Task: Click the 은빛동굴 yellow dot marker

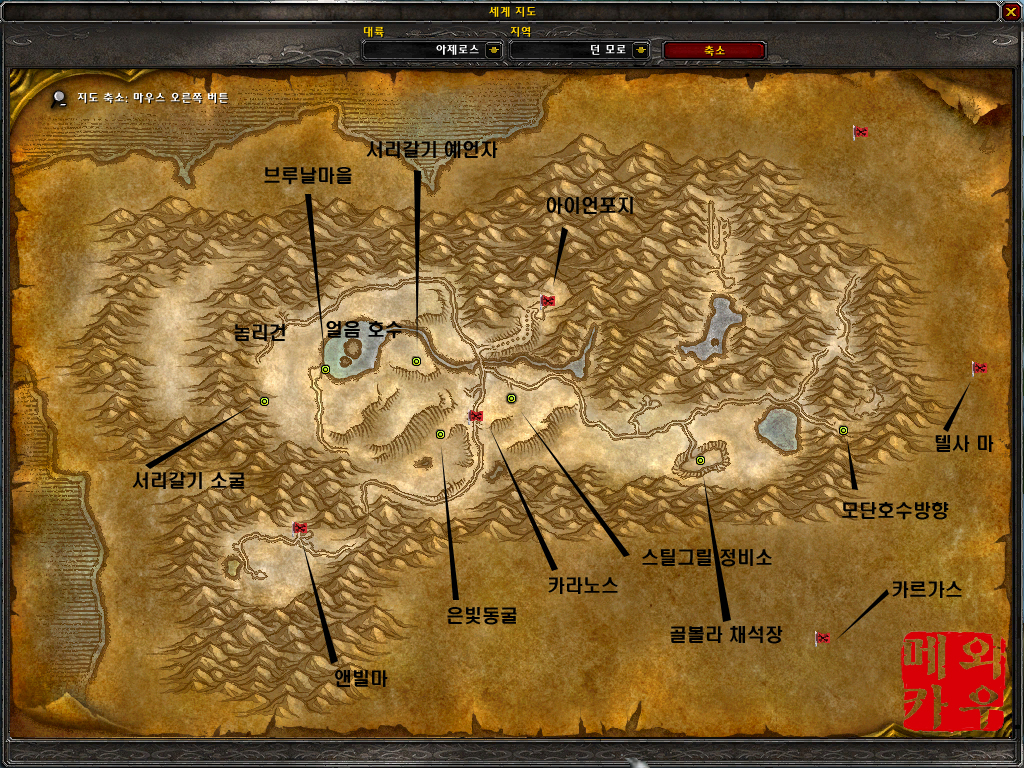Action: coord(440,434)
